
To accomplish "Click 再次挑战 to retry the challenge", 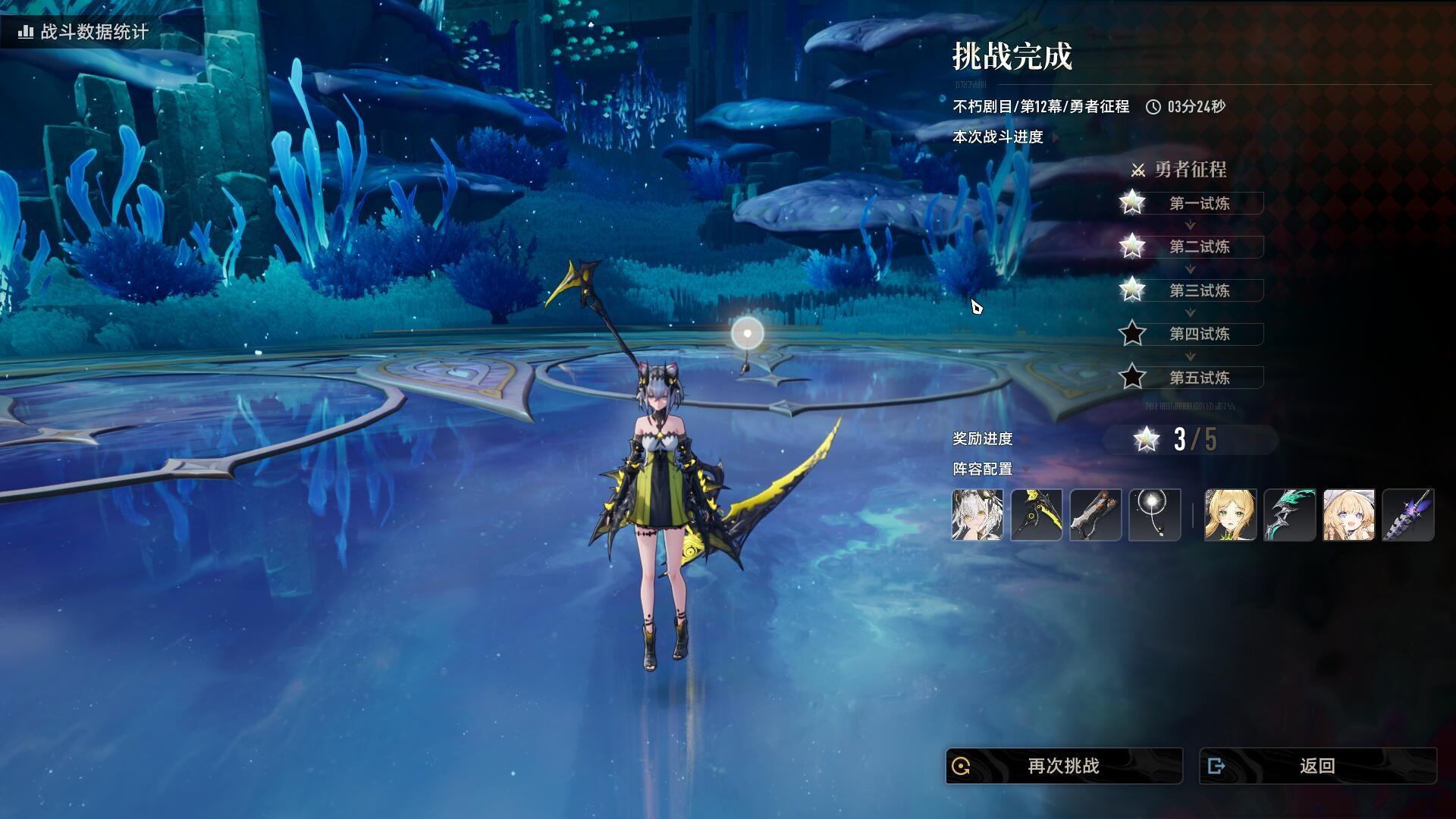I will (x=1063, y=766).
